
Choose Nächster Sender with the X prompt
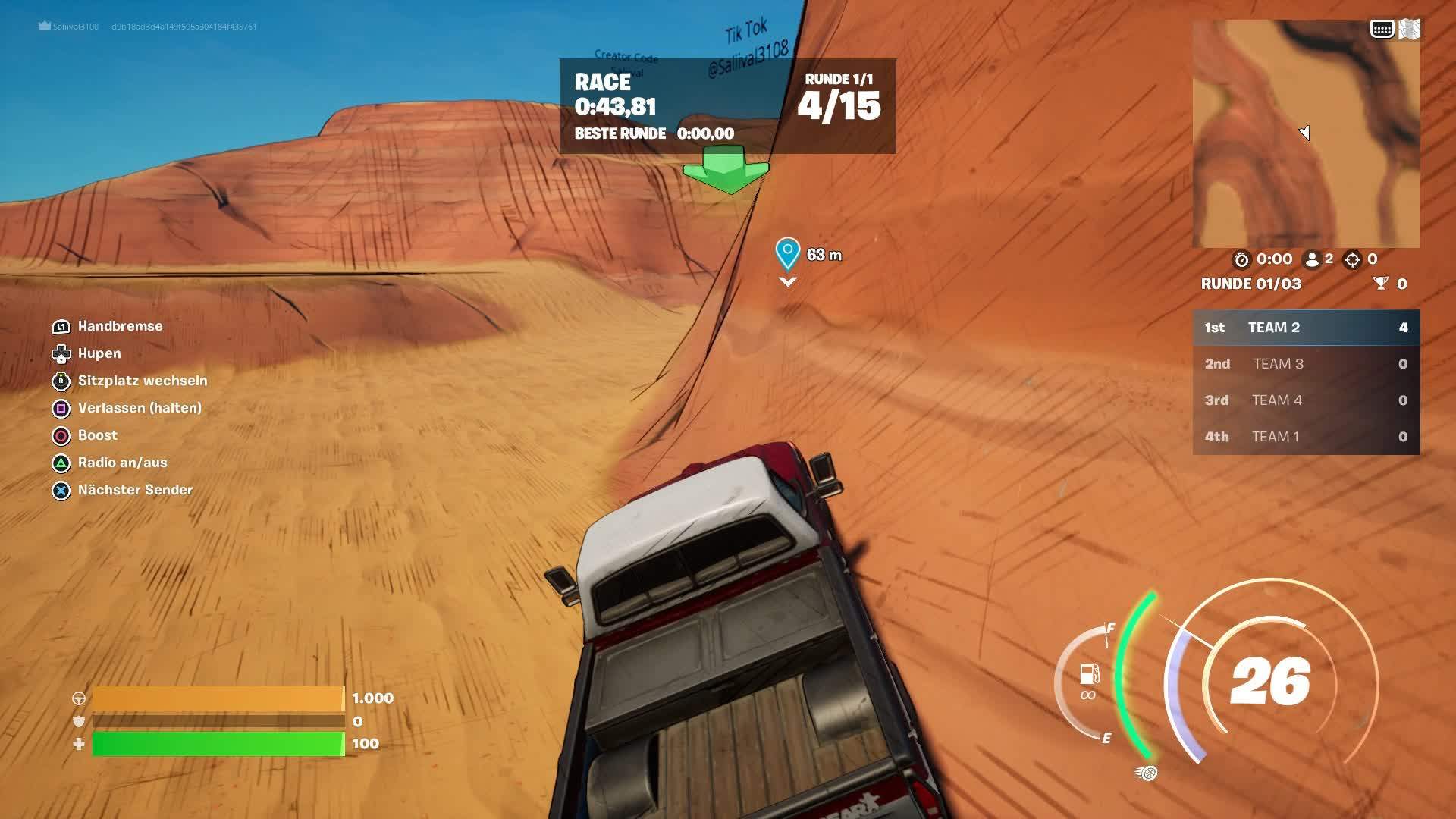60,490
